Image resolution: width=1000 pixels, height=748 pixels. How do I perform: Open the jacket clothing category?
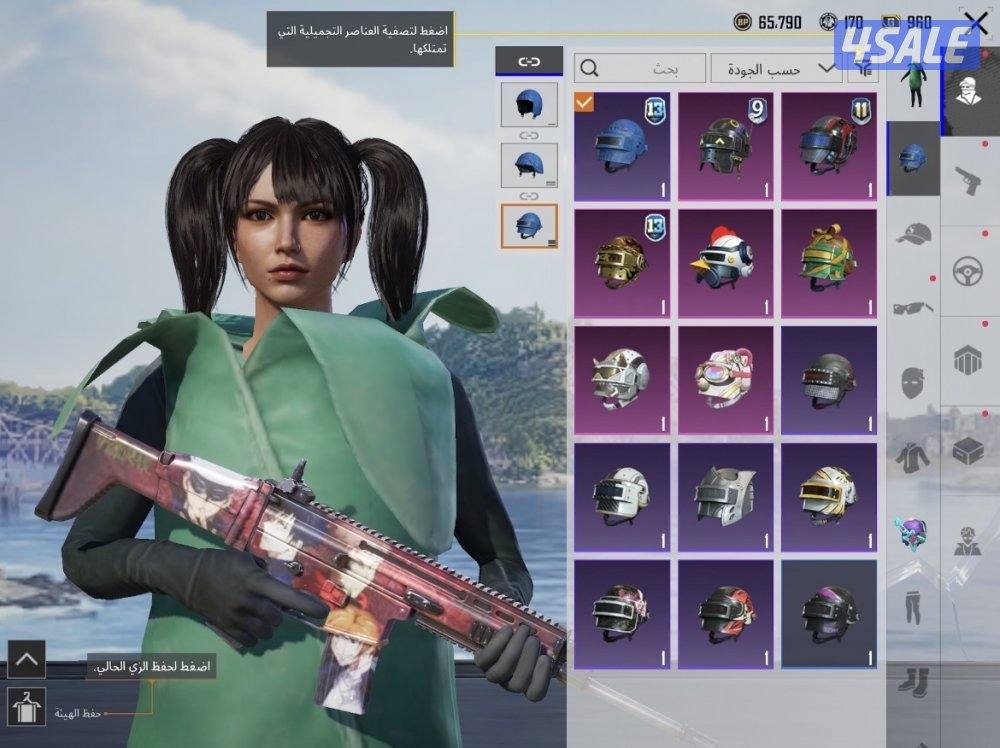[913, 456]
